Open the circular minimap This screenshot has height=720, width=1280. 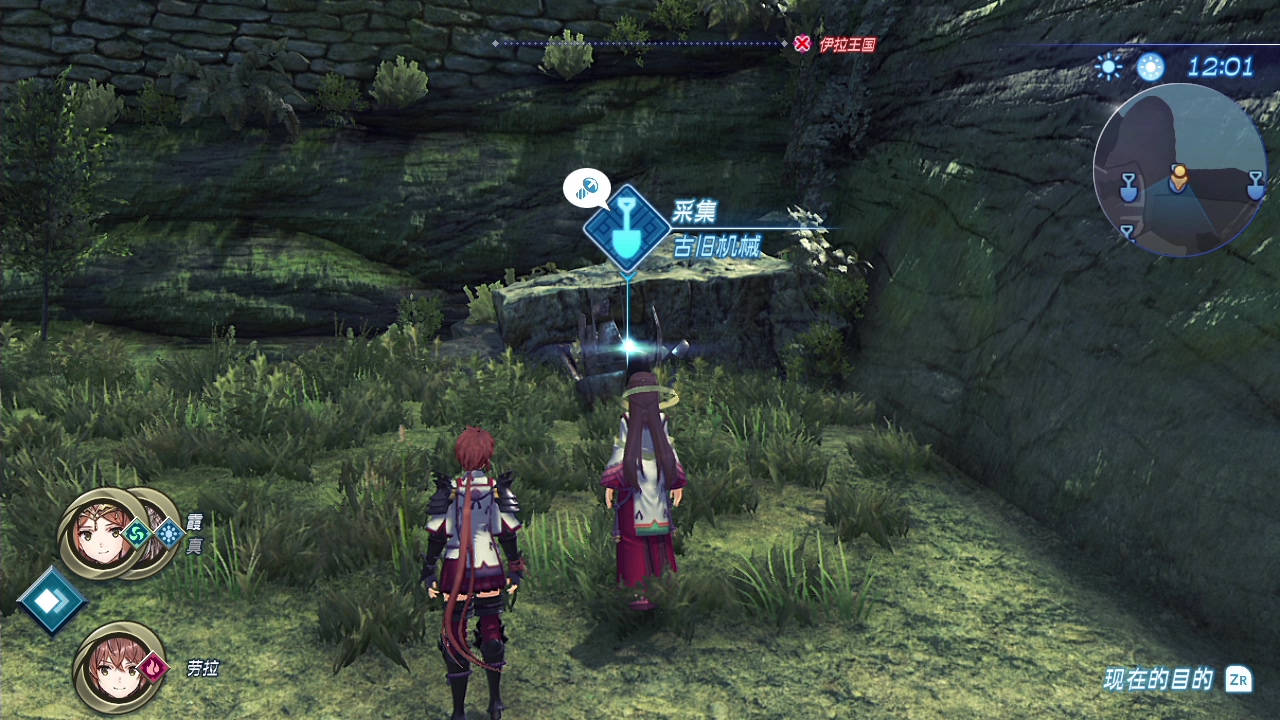pos(1179,170)
